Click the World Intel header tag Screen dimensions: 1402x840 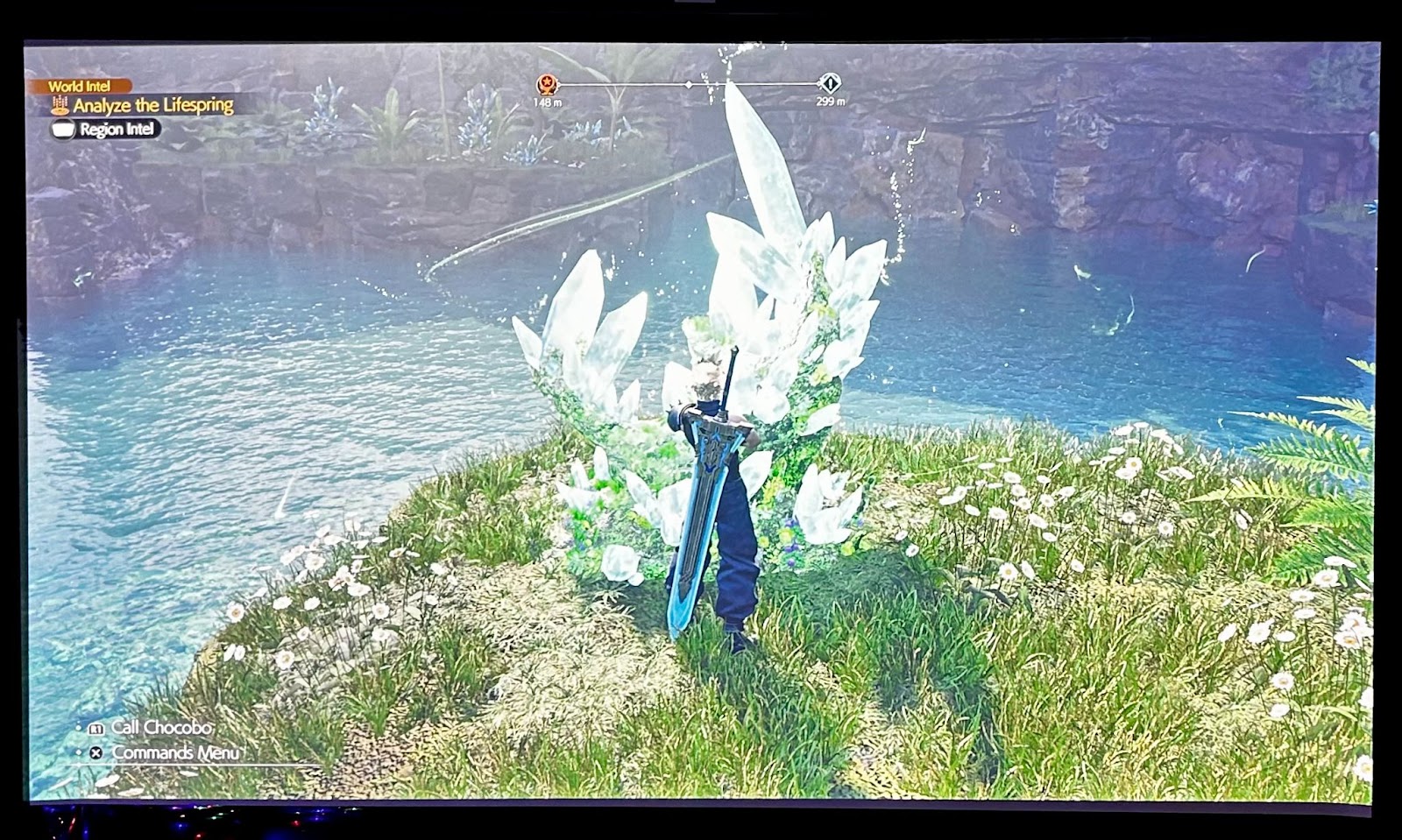coord(80,86)
